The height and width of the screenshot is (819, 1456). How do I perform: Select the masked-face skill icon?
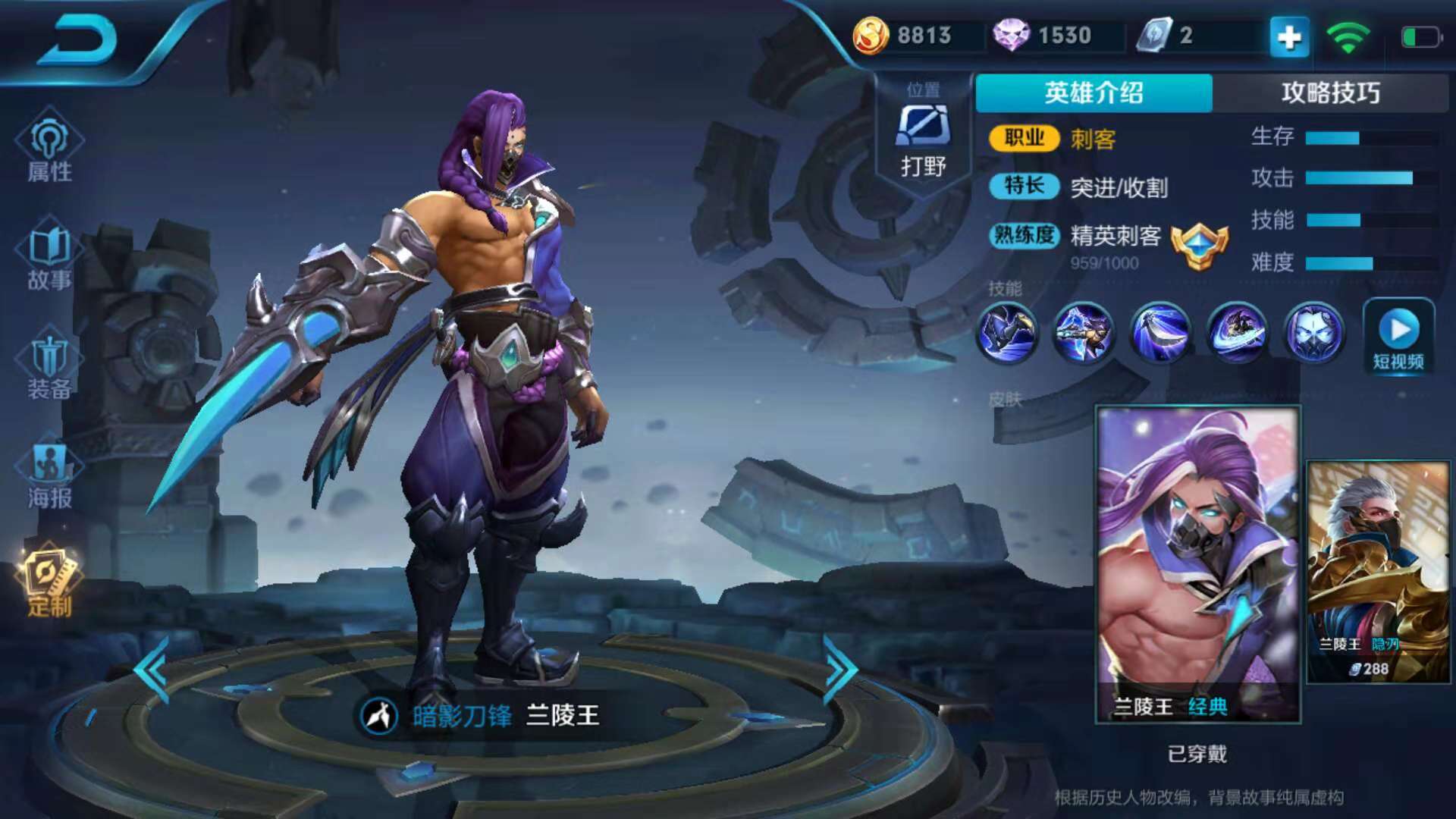pos(1314,332)
